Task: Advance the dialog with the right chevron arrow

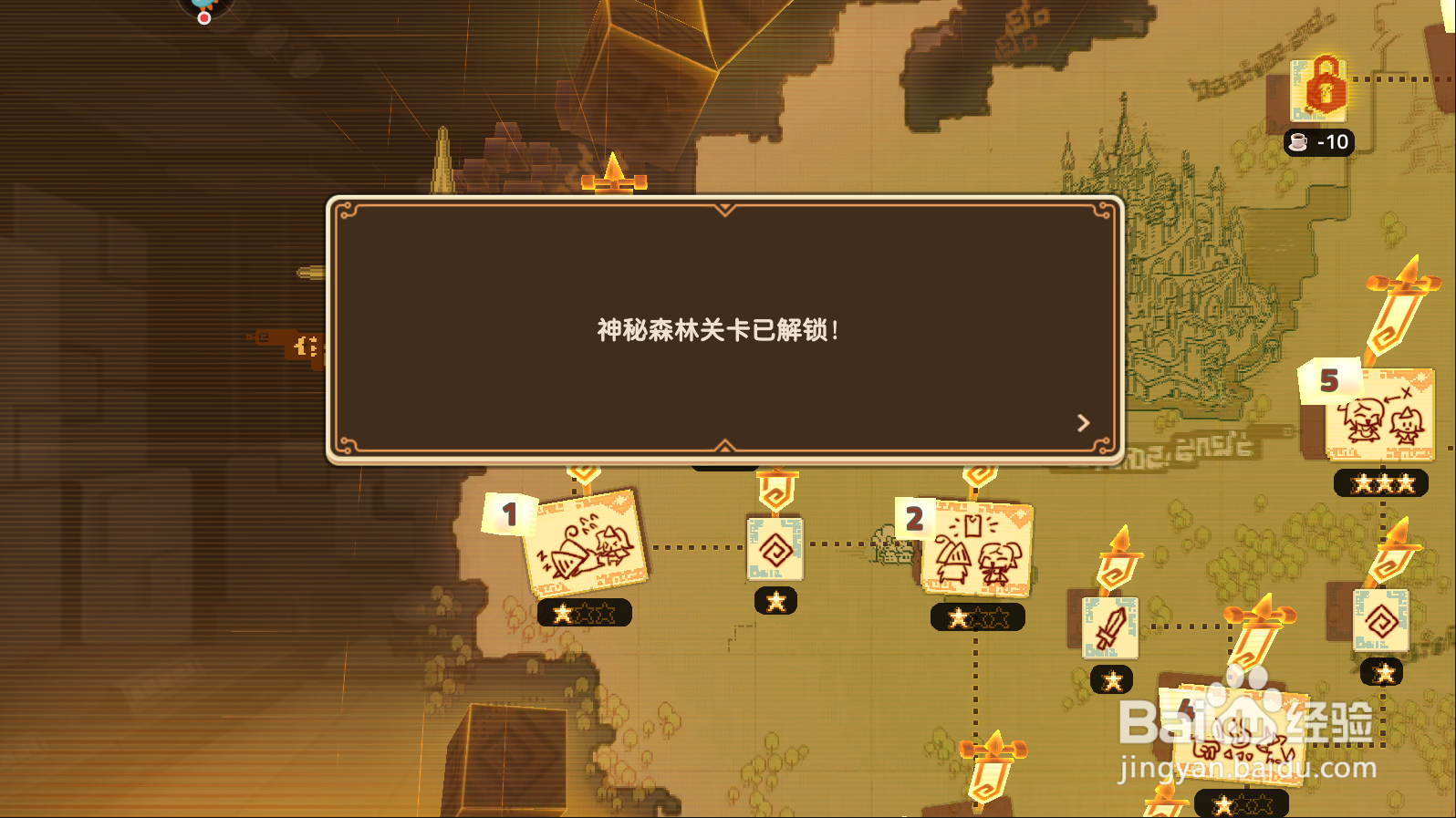Action: pyautogui.click(x=1084, y=421)
